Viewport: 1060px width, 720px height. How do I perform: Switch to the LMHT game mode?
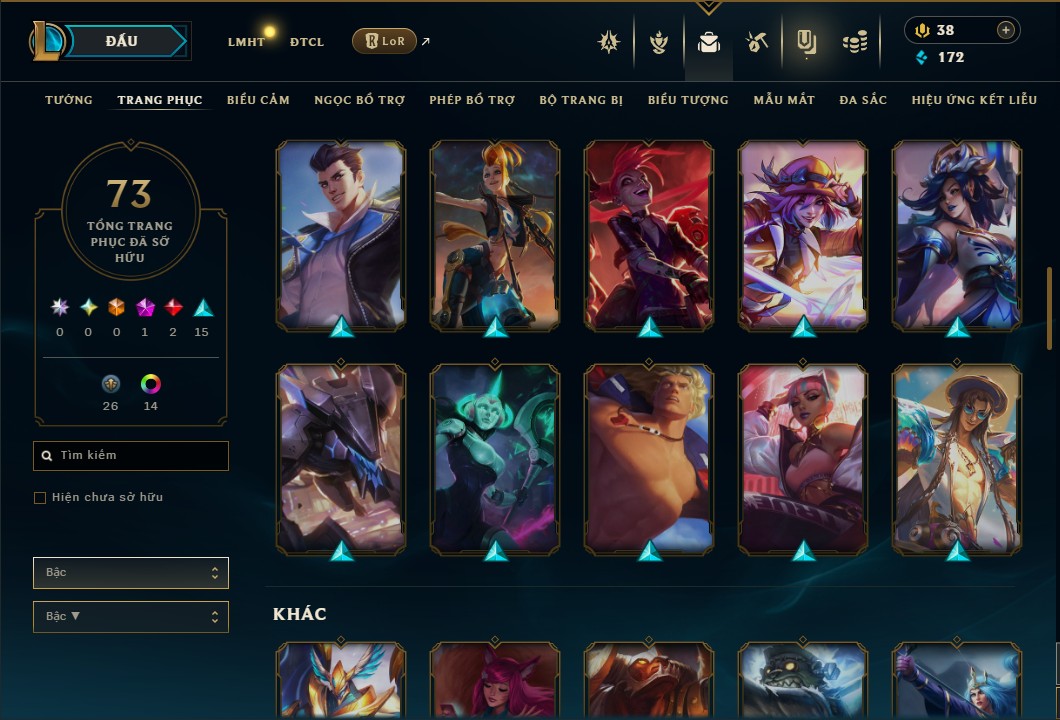point(246,42)
